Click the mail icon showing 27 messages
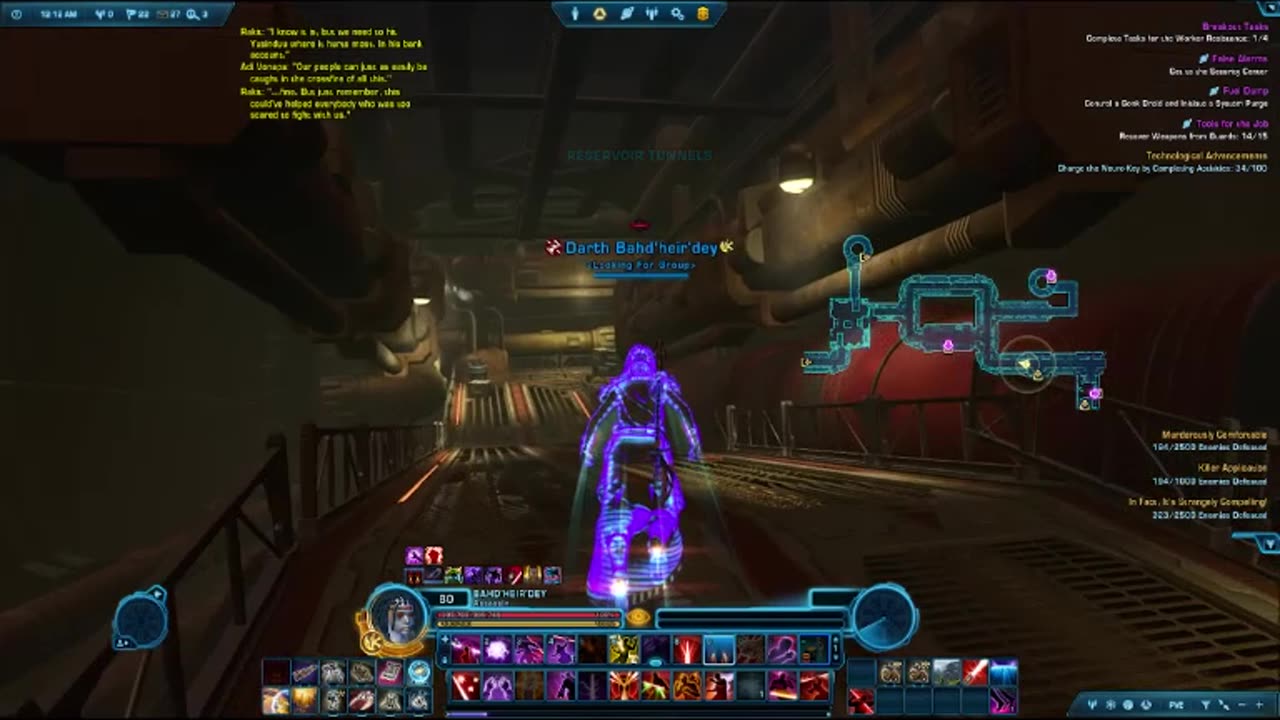Image resolution: width=1280 pixels, height=720 pixels. pyautogui.click(x=163, y=12)
